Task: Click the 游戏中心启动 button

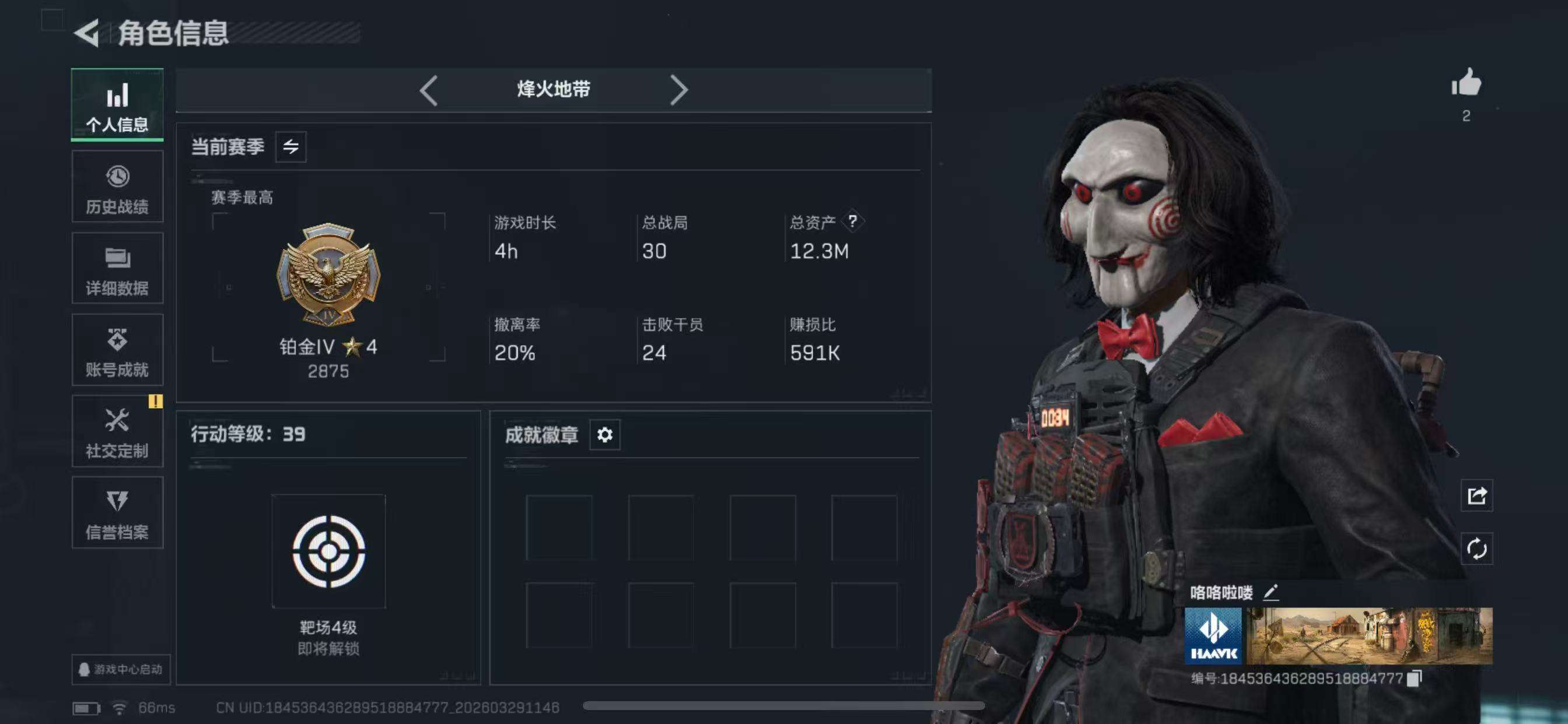Action: pyautogui.click(x=121, y=669)
